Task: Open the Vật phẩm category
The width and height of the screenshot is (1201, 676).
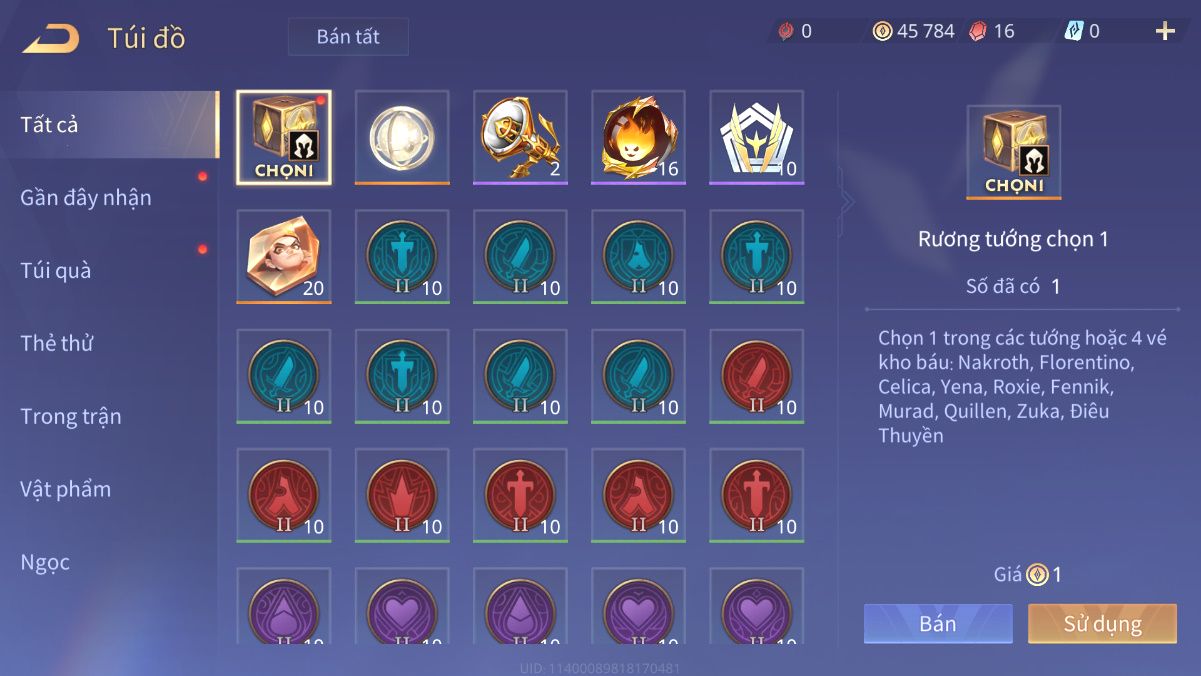Action: click(x=66, y=490)
